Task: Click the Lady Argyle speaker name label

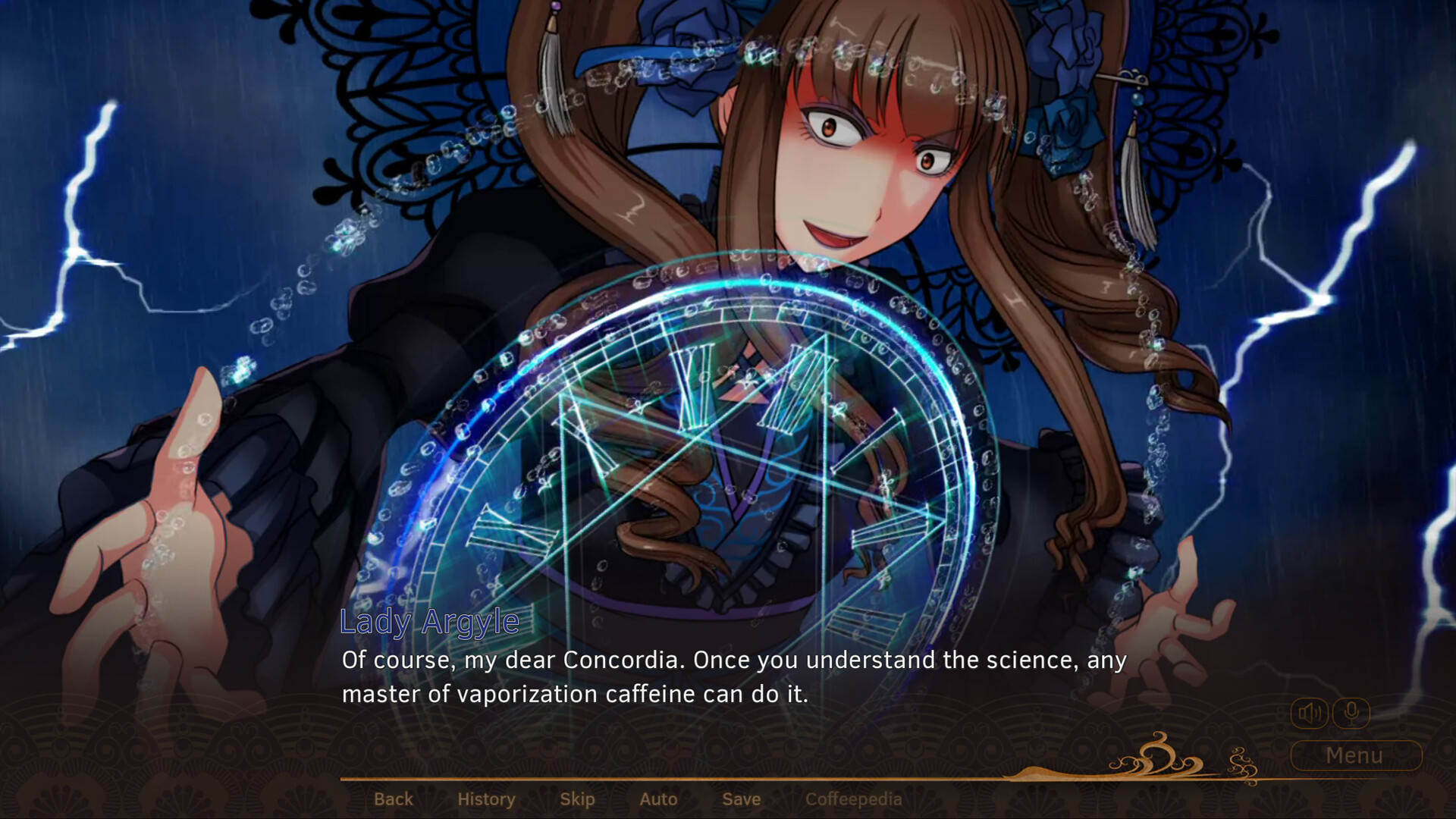Action: (x=429, y=624)
